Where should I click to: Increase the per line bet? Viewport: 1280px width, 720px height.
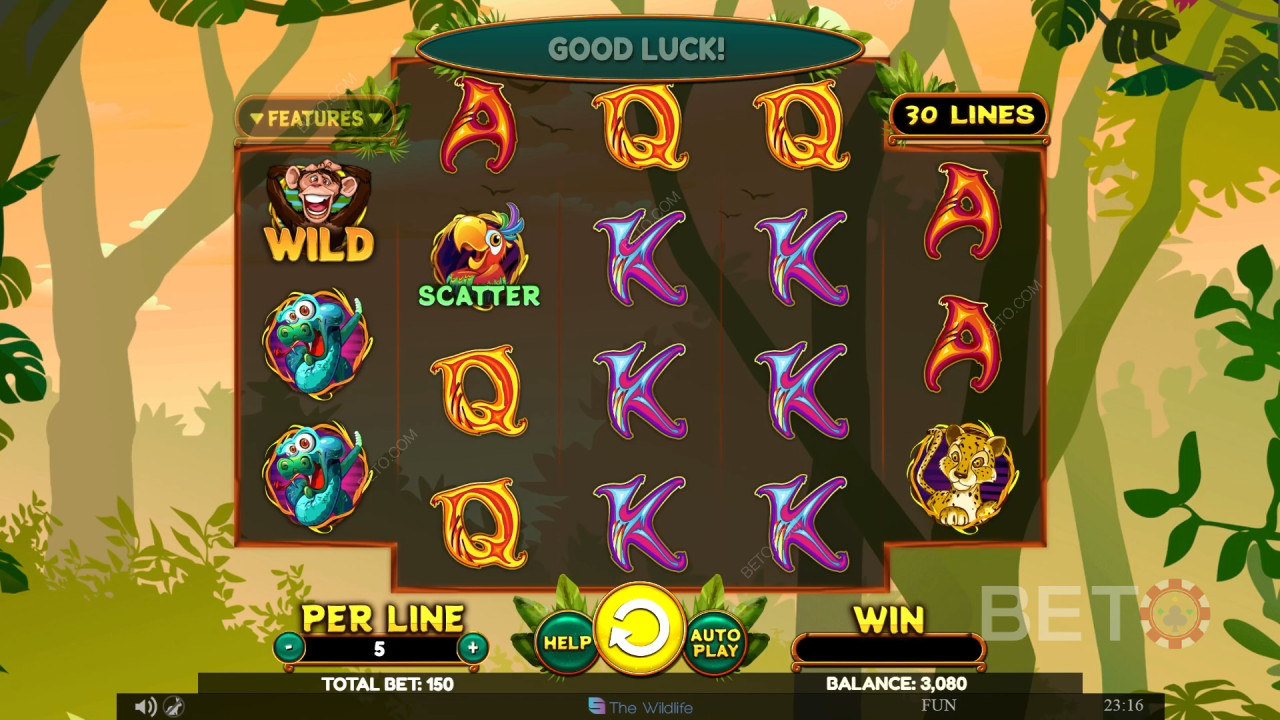pos(471,647)
